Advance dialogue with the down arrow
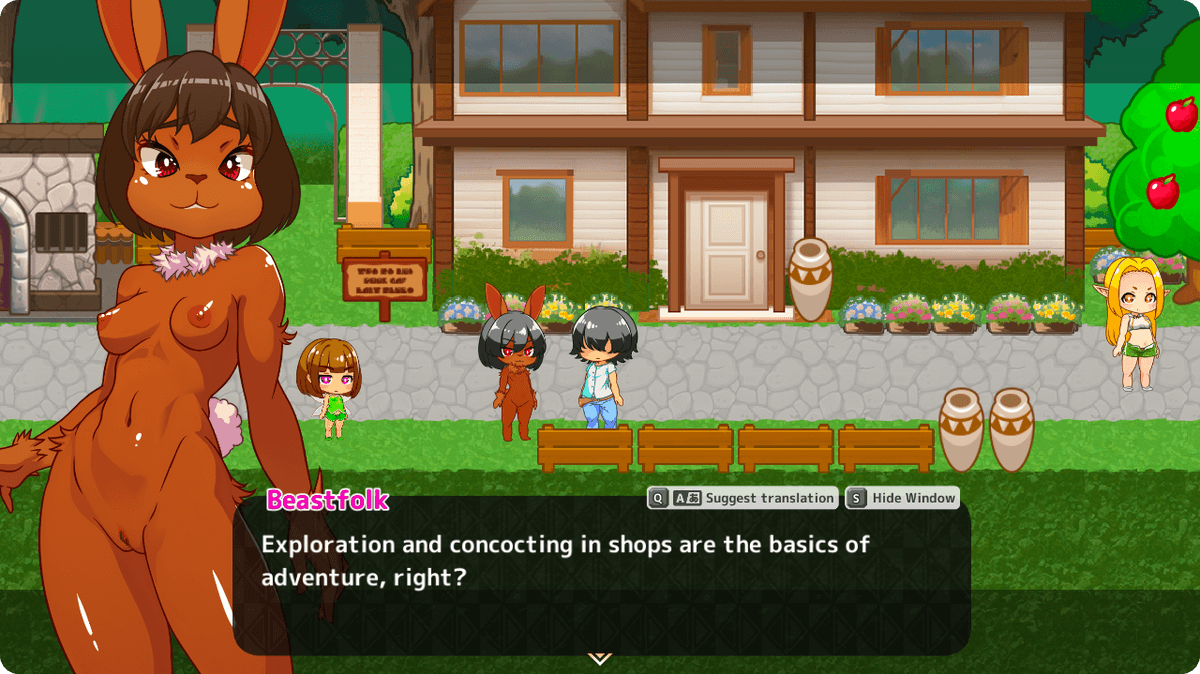Image resolution: width=1200 pixels, height=674 pixels. pos(599,658)
